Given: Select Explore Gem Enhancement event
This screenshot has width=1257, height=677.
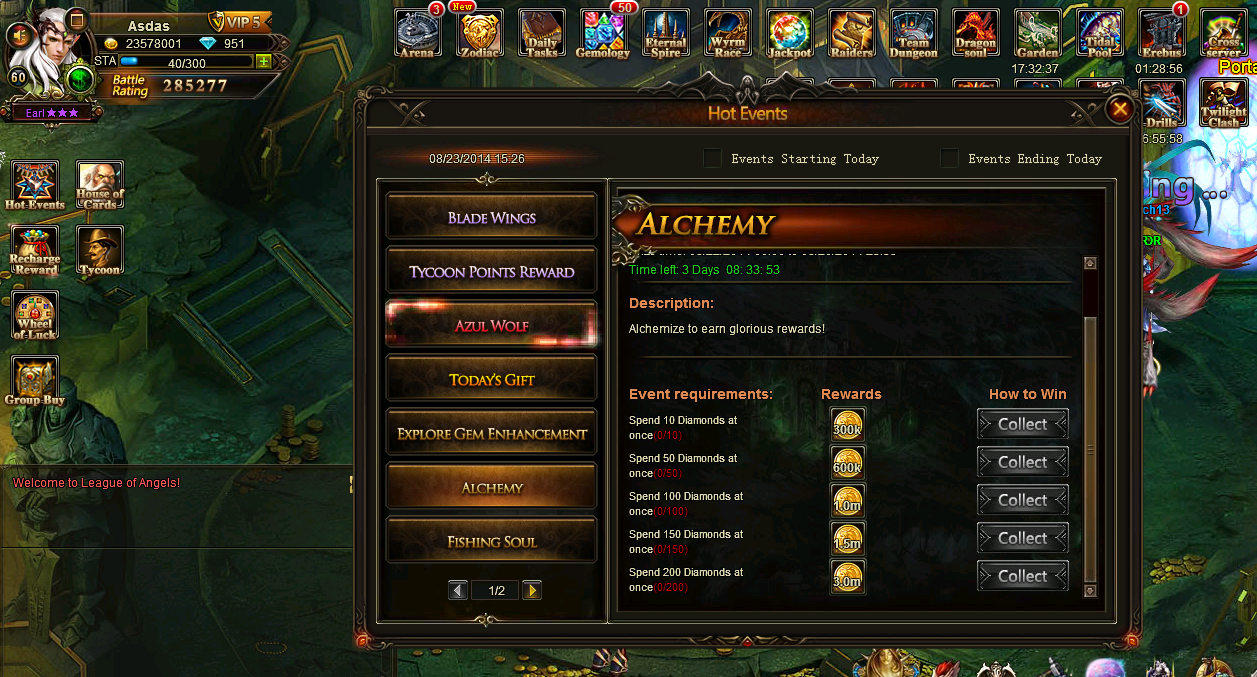Looking at the screenshot, I should [492, 433].
